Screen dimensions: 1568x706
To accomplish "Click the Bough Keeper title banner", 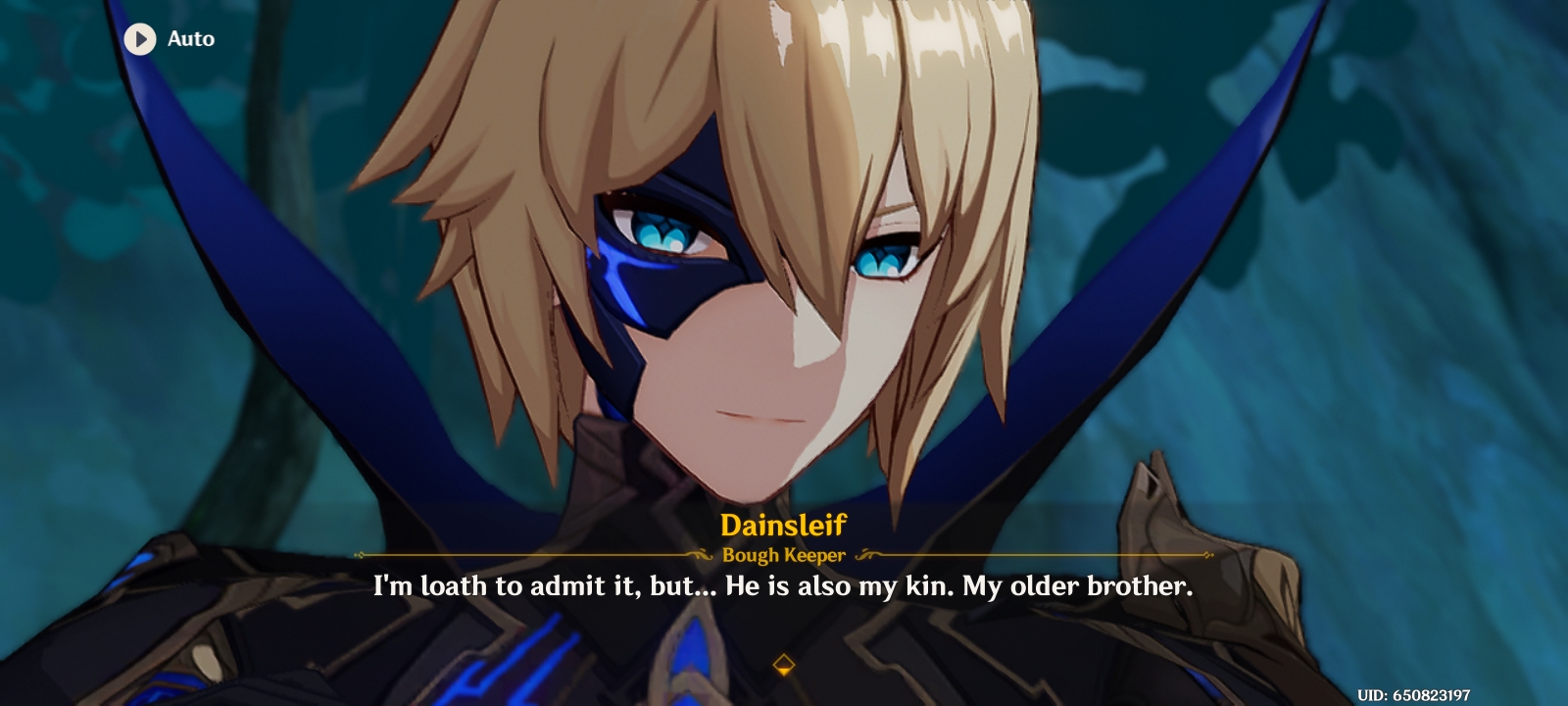I will tap(783, 555).
